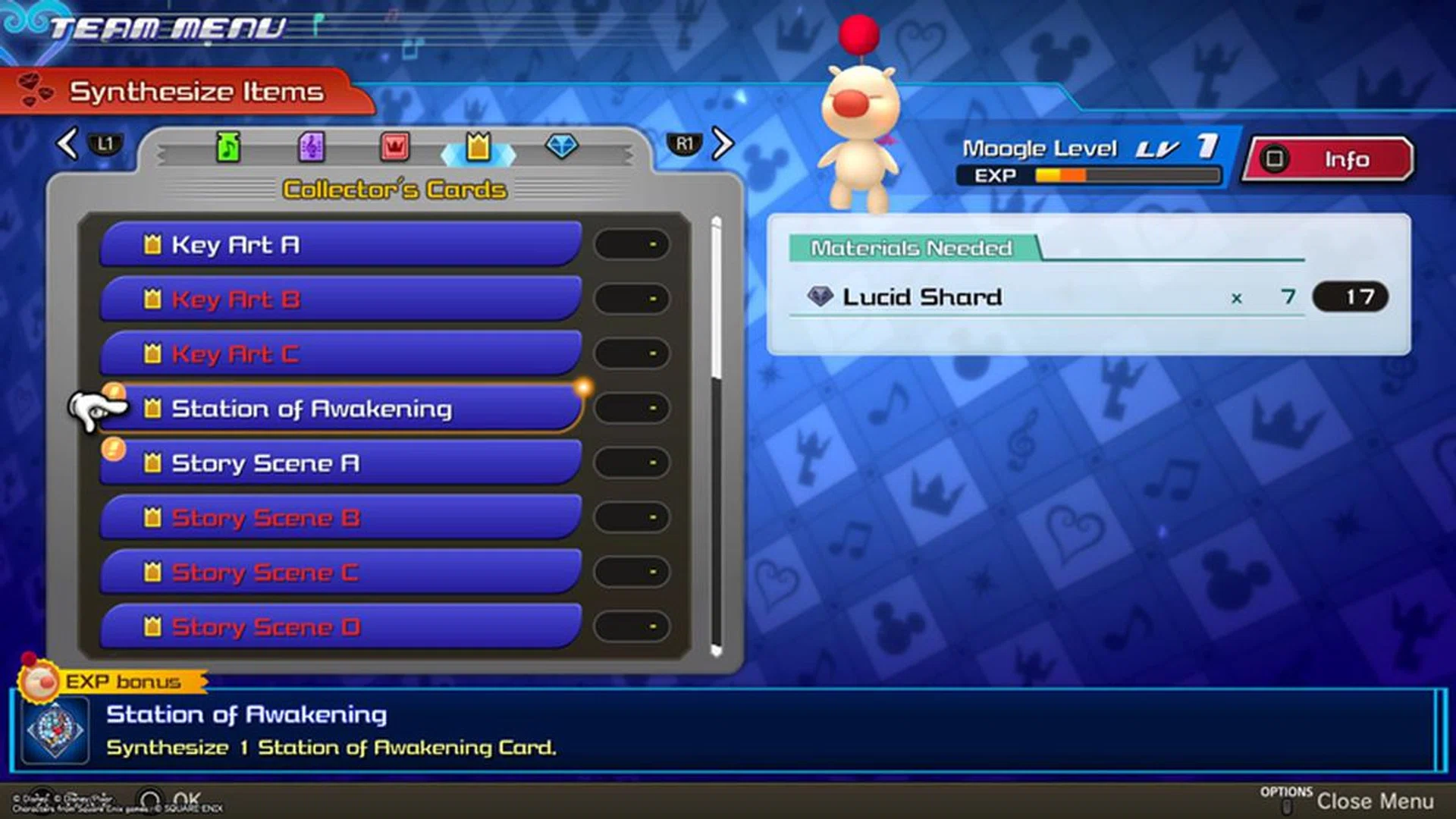Select the Story Scene C recipe
Viewport: 1456px width, 819px height.
coord(339,573)
